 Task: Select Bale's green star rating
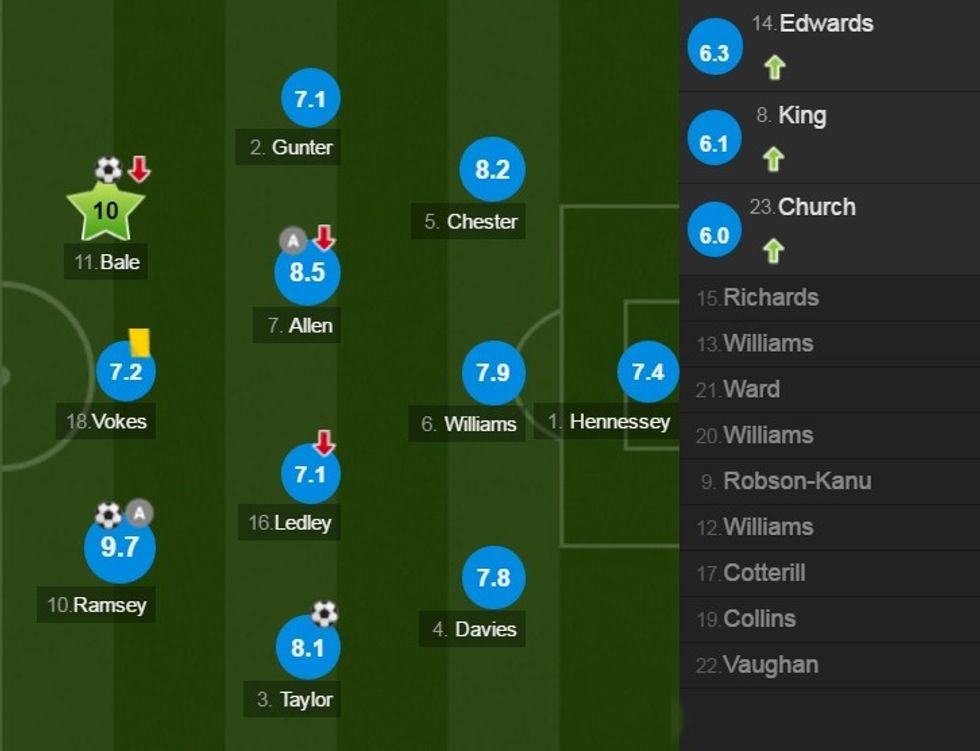(x=105, y=211)
